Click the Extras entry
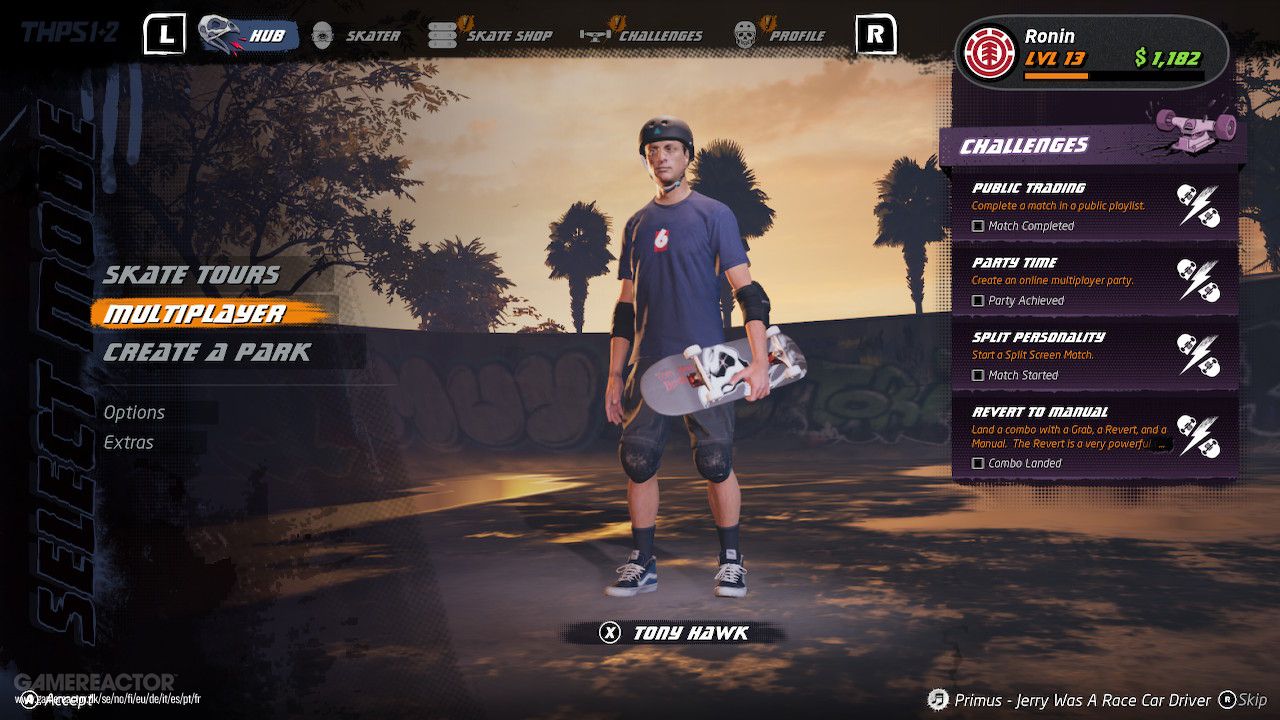Image resolution: width=1280 pixels, height=720 pixels. coord(128,442)
